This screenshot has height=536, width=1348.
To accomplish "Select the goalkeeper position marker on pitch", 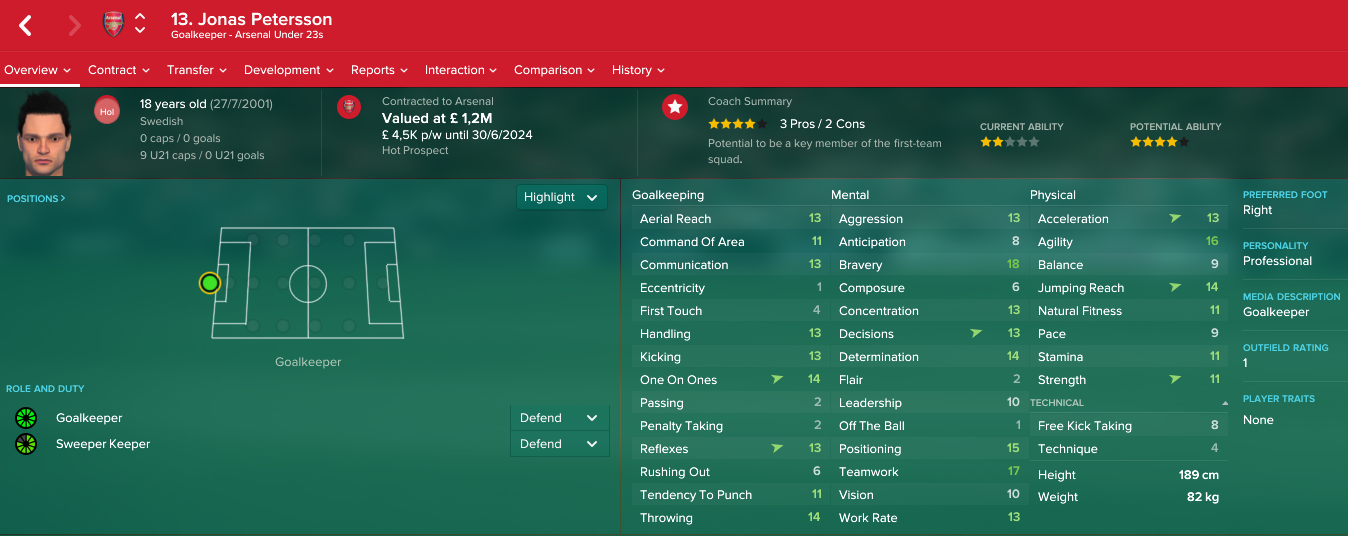I will [x=209, y=283].
